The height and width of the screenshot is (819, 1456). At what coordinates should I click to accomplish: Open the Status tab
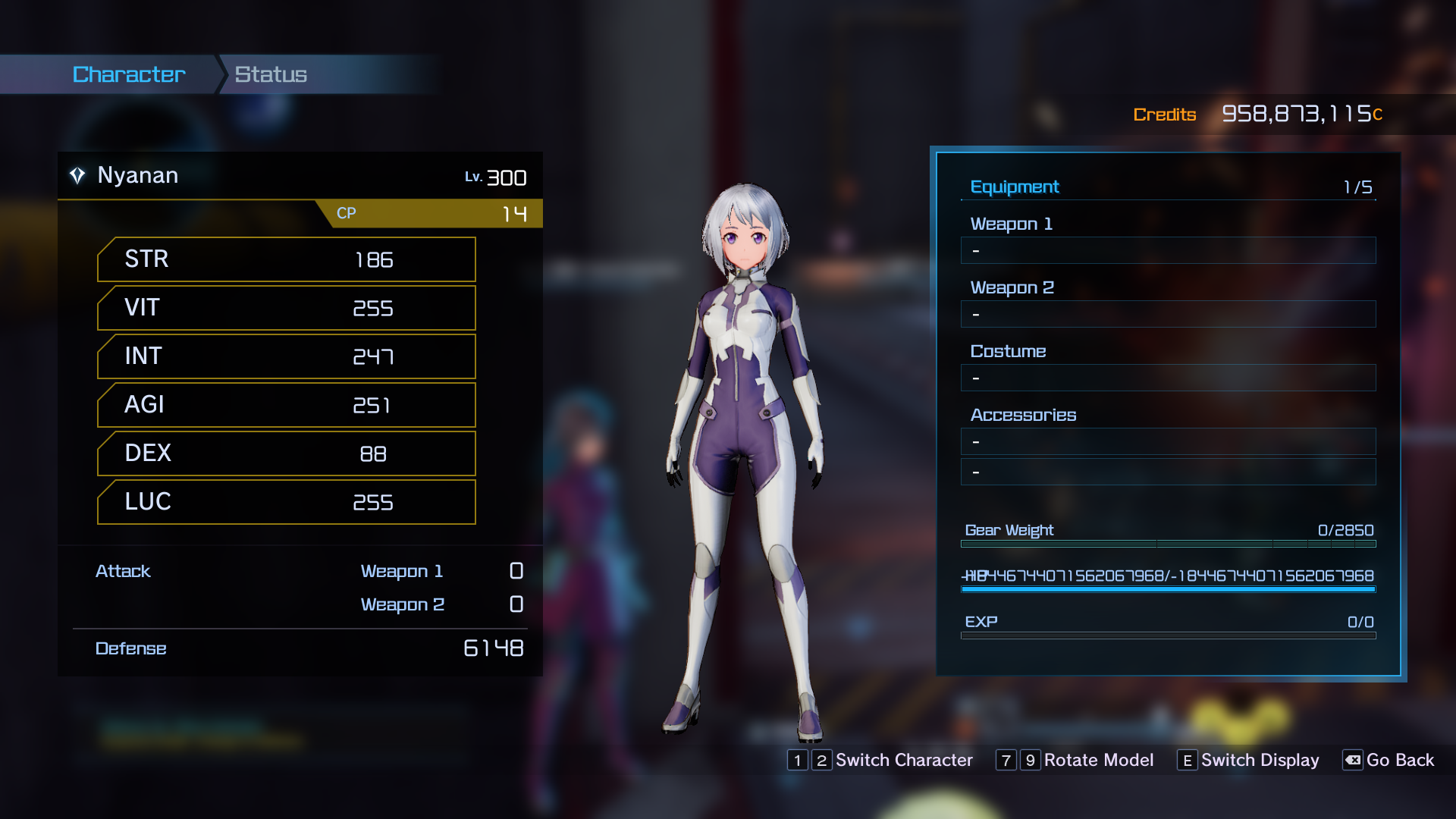(271, 74)
